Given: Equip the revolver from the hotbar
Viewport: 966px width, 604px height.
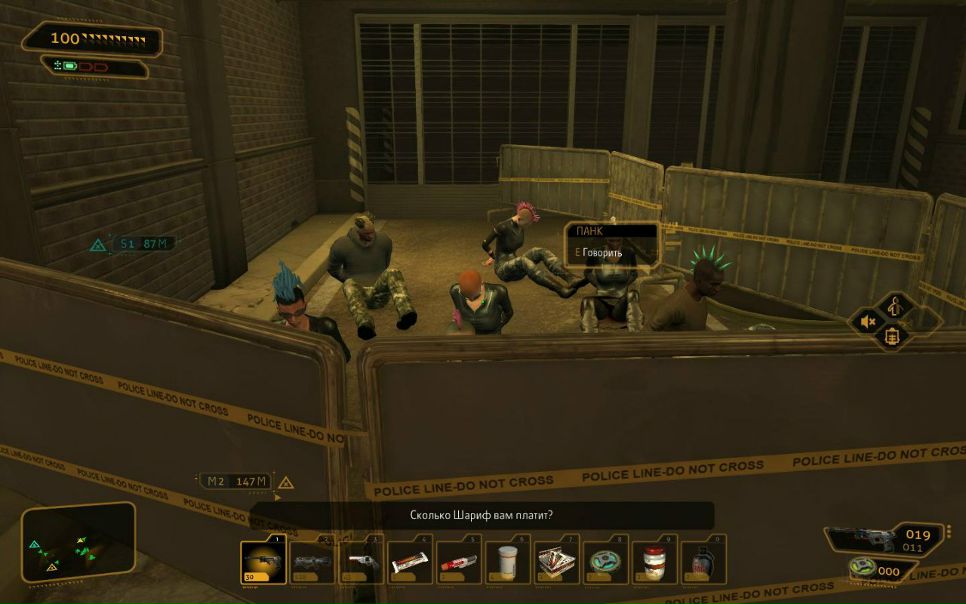Looking at the screenshot, I should click(x=361, y=561).
